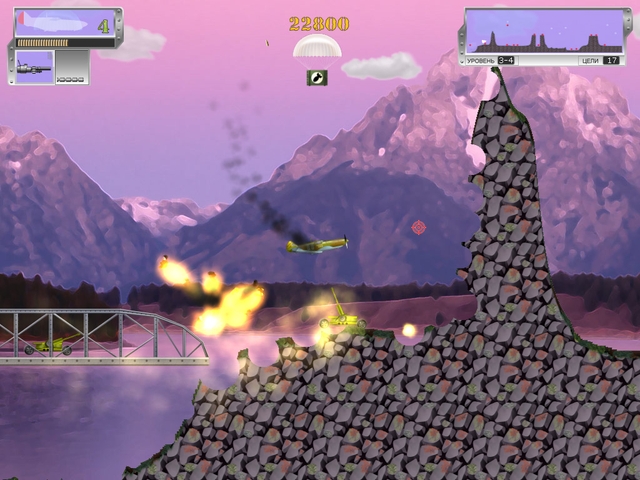Select the empty secondary weapon slot
Image resolution: width=640 pixels, height=480 pixels.
click(70, 66)
